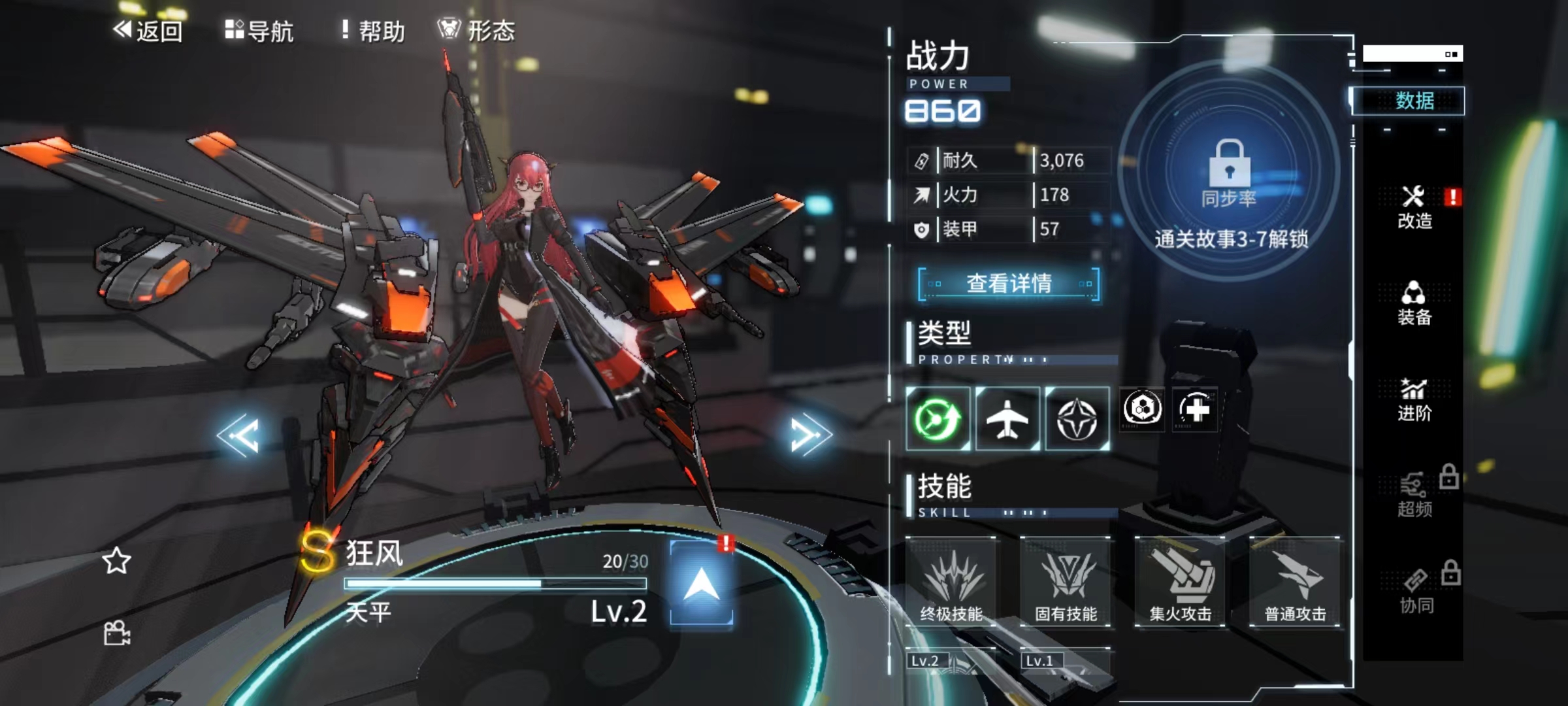Go back with the 返回 button
This screenshot has width=1568, height=706.
(x=148, y=31)
